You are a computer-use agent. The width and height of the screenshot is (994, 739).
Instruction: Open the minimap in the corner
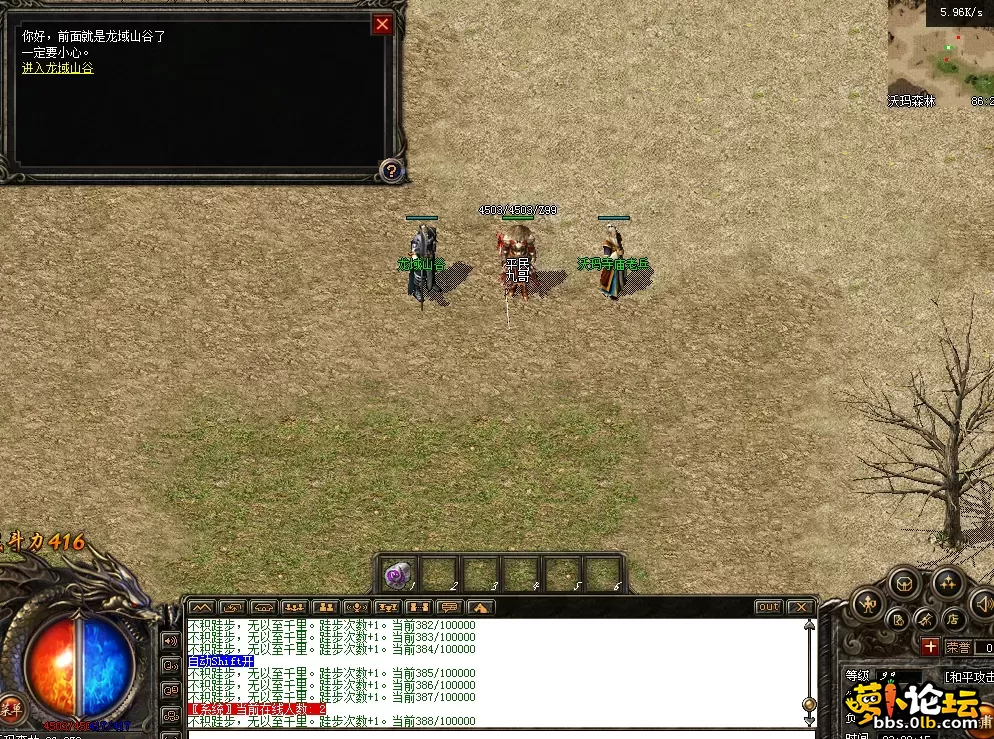940,54
